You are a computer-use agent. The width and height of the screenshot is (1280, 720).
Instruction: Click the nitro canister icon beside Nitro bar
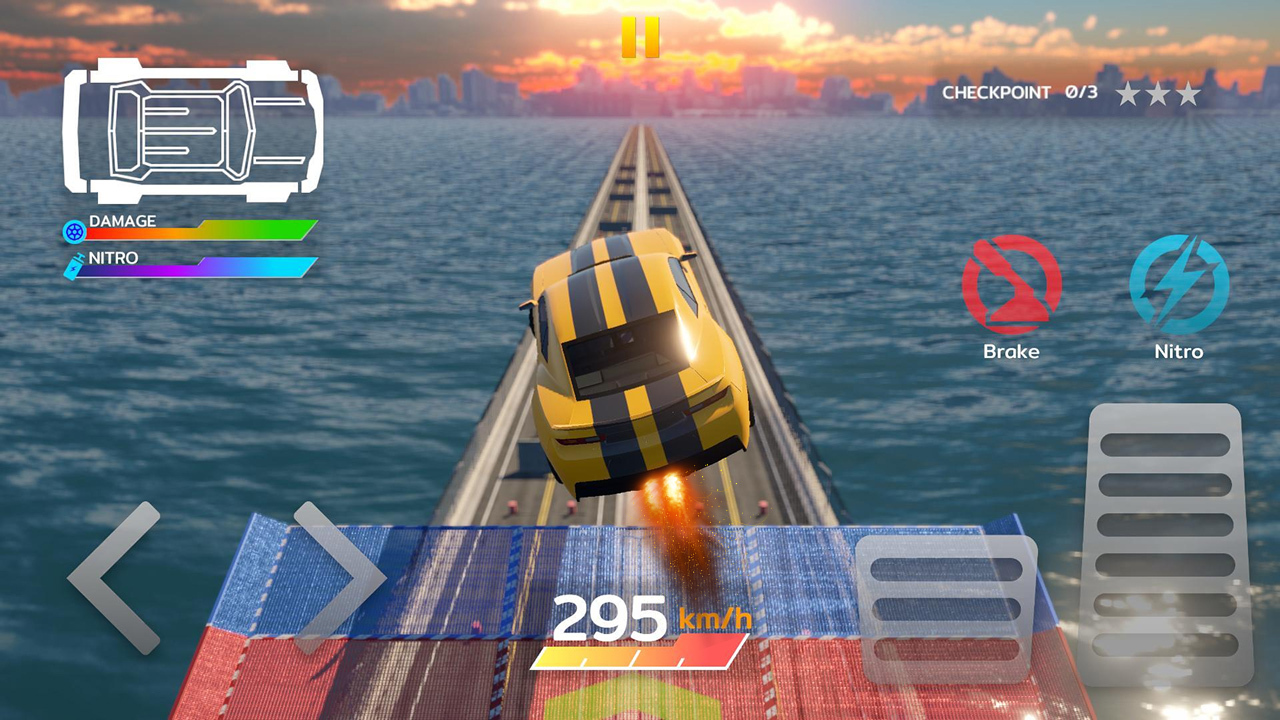click(72, 265)
